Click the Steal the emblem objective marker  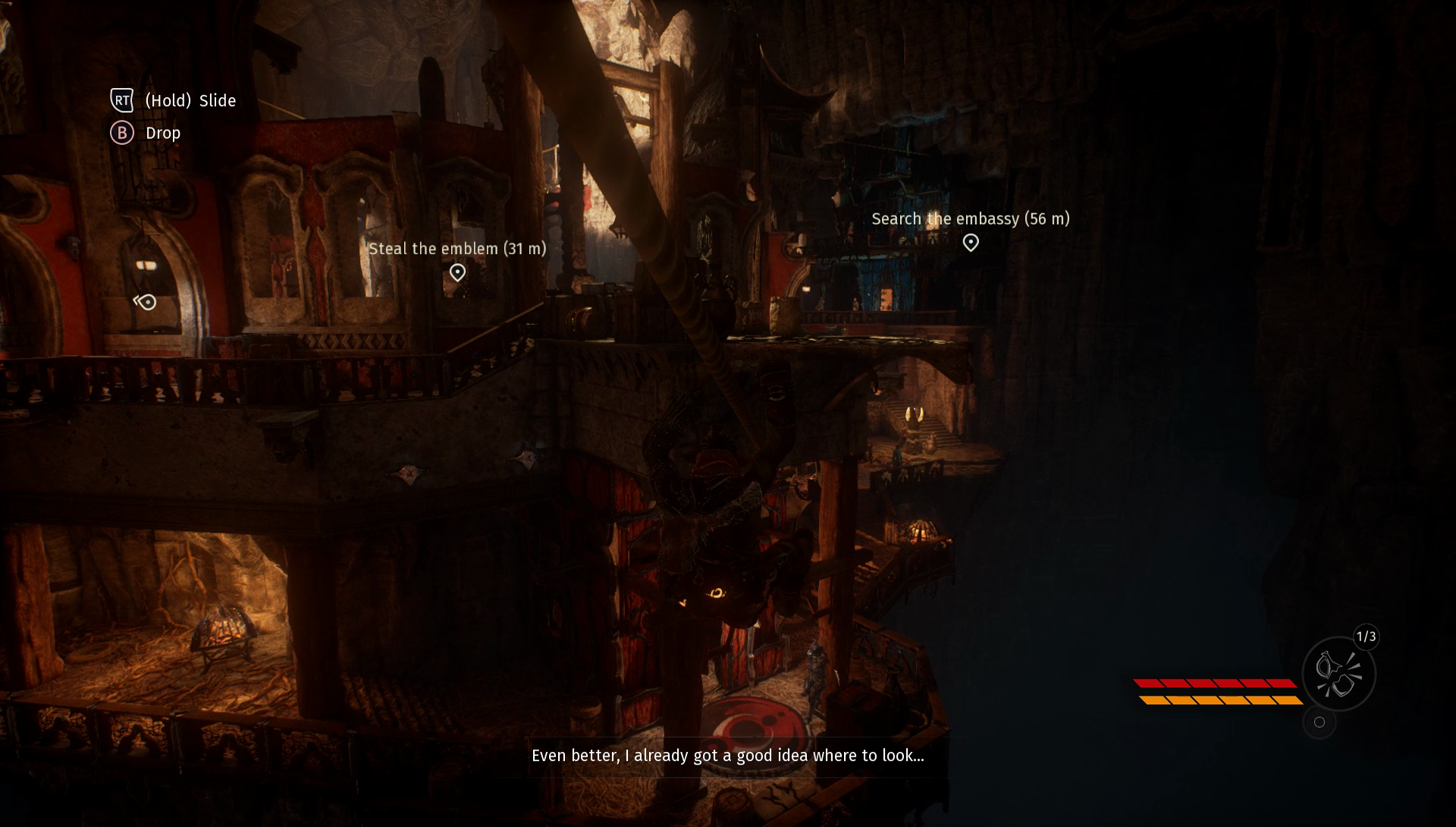coord(457,272)
